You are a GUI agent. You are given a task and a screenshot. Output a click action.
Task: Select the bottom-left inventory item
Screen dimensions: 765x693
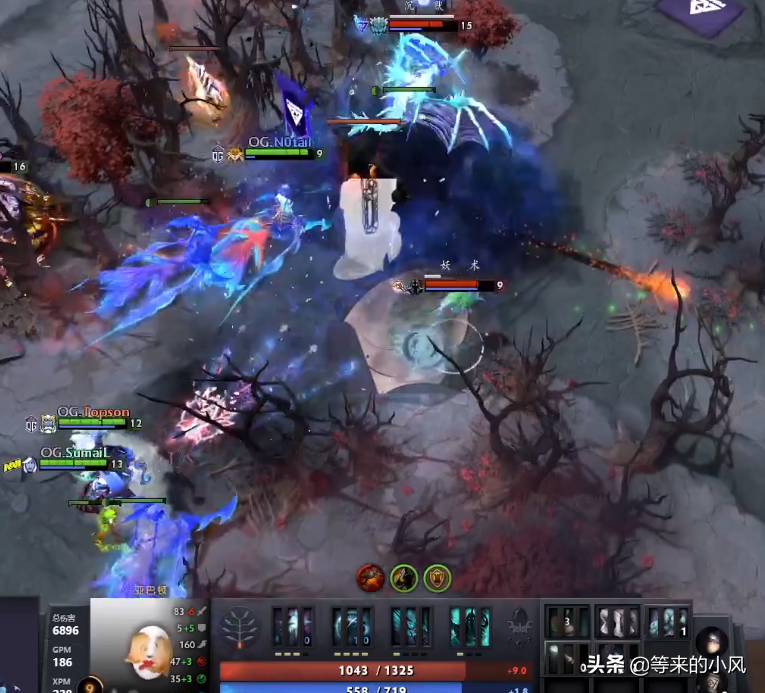tap(567, 659)
